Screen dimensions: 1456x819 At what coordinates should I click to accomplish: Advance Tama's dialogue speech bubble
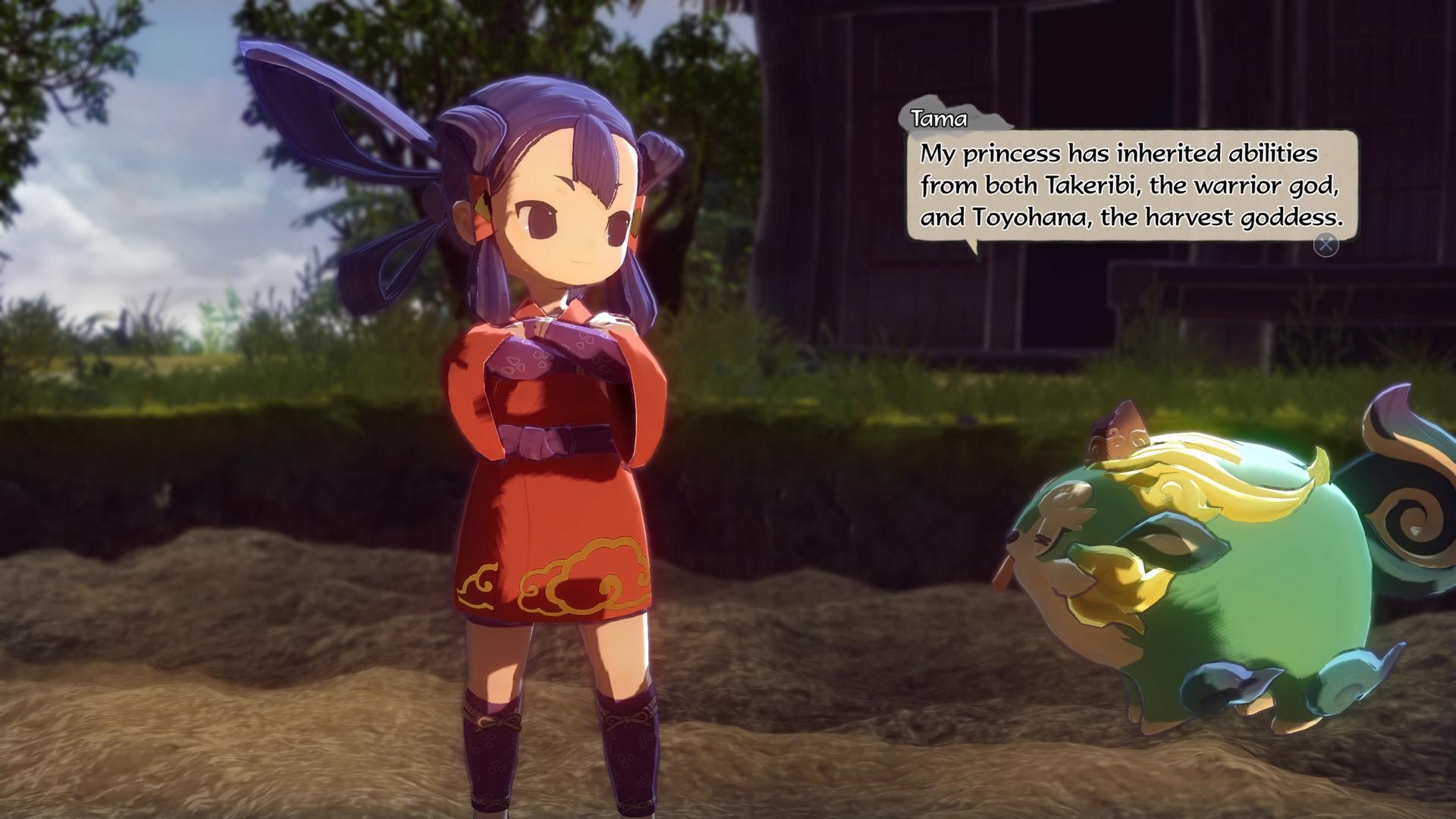pyautogui.click(x=1326, y=244)
